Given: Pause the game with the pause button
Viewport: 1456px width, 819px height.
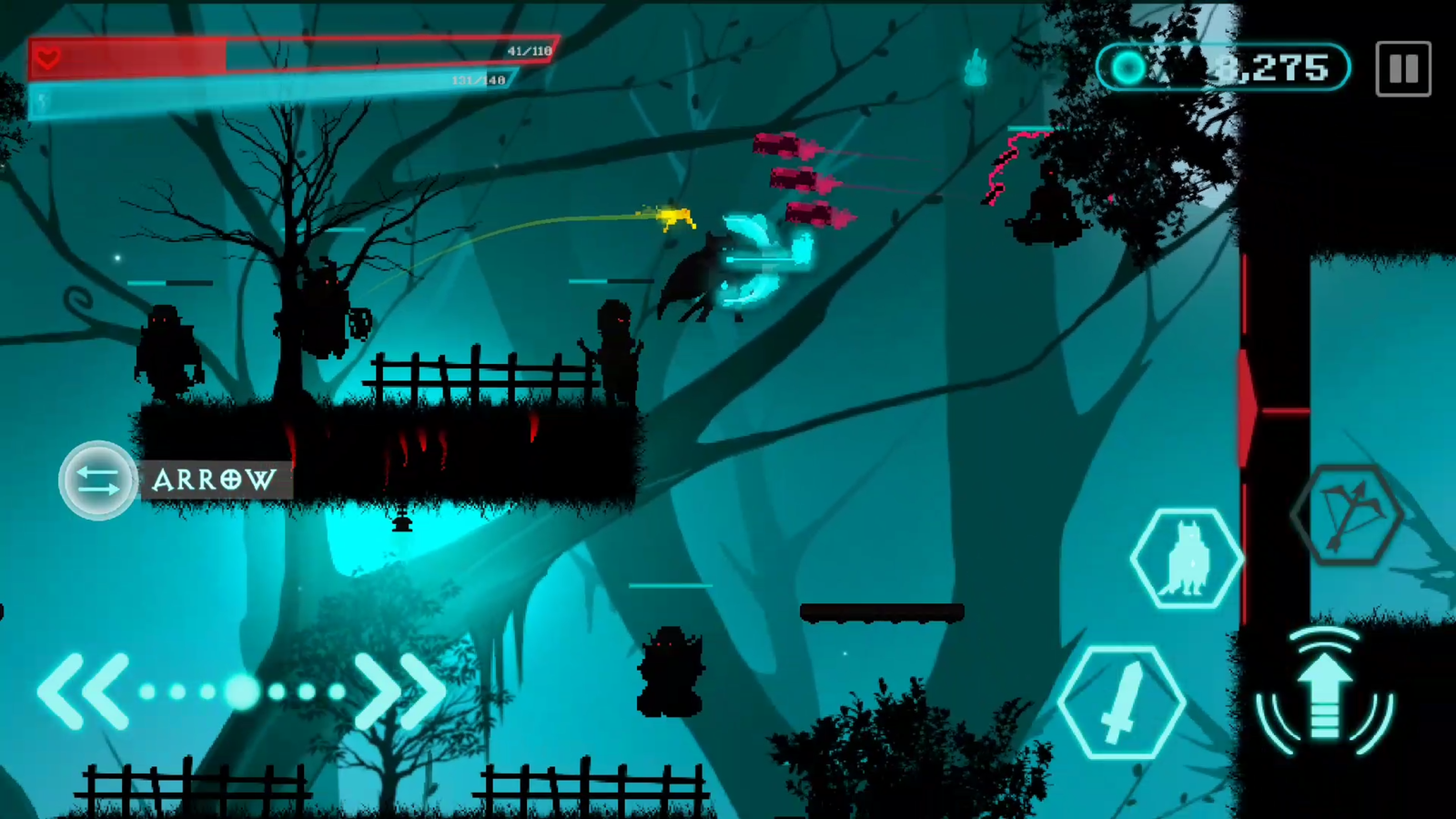Looking at the screenshot, I should pyautogui.click(x=1402, y=68).
